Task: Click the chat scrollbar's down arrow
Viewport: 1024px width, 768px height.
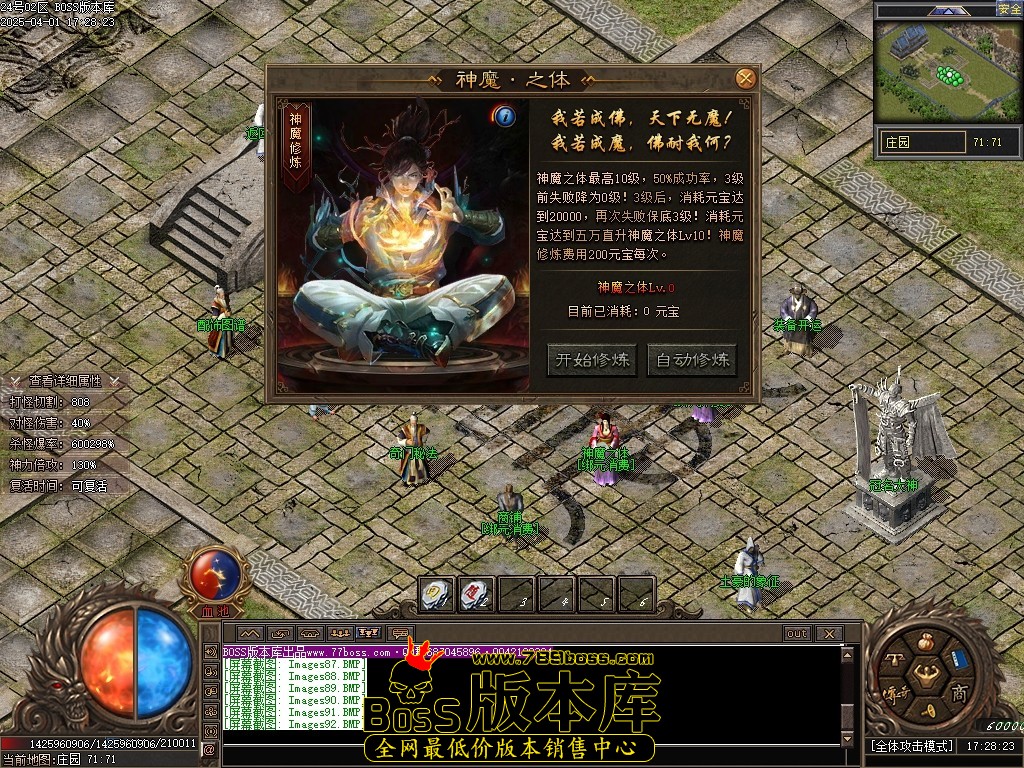Action: click(848, 739)
